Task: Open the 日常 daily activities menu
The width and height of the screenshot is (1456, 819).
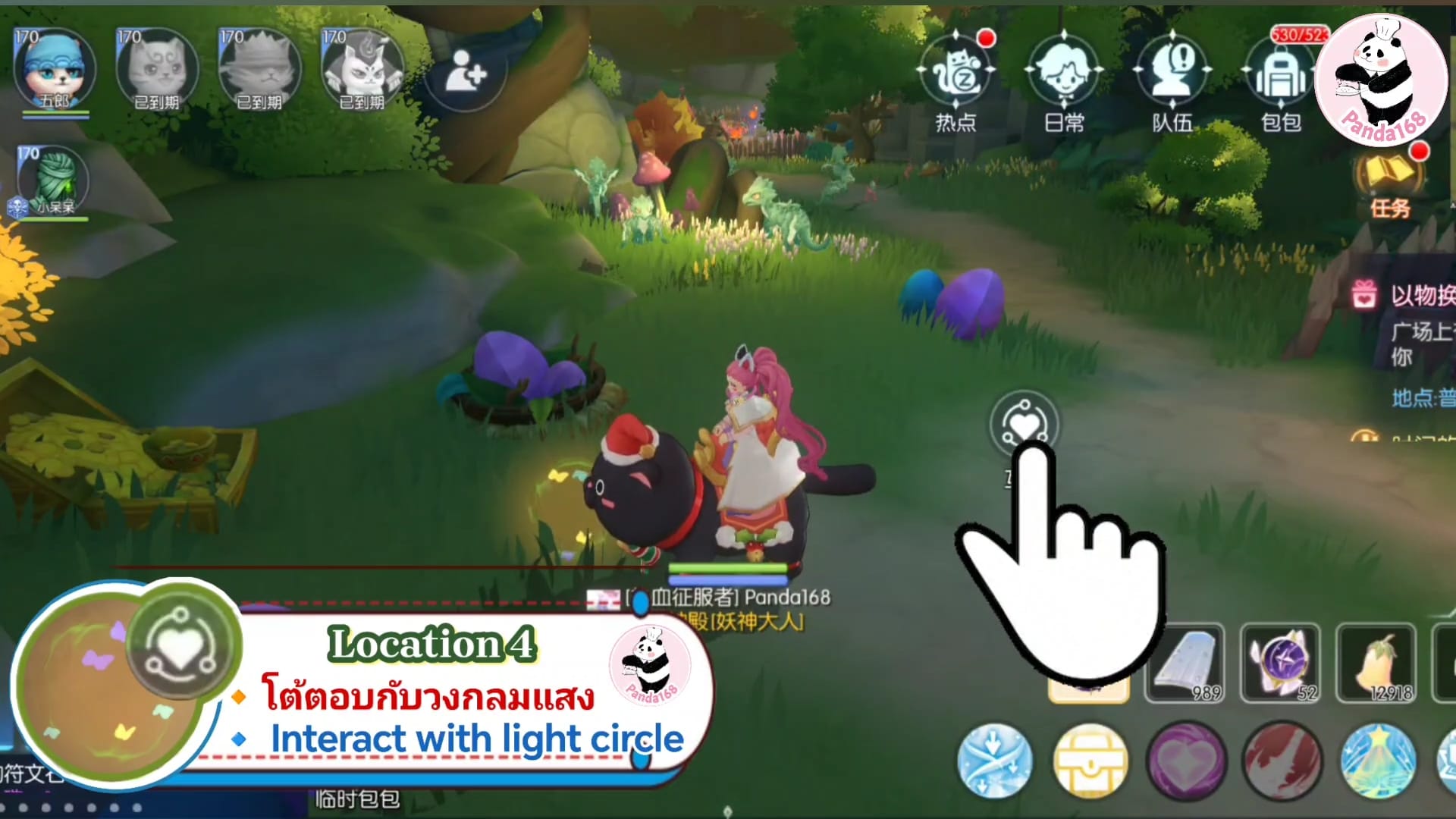Action: (1063, 76)
